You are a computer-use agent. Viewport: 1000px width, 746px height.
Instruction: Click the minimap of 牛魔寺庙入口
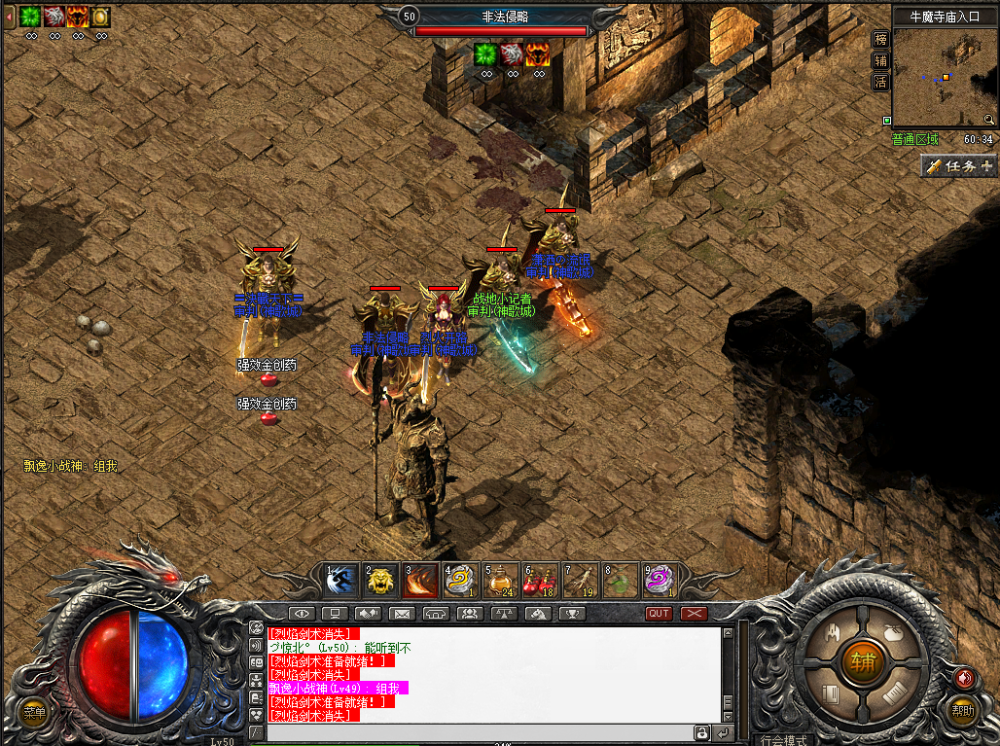click(943, 77)
